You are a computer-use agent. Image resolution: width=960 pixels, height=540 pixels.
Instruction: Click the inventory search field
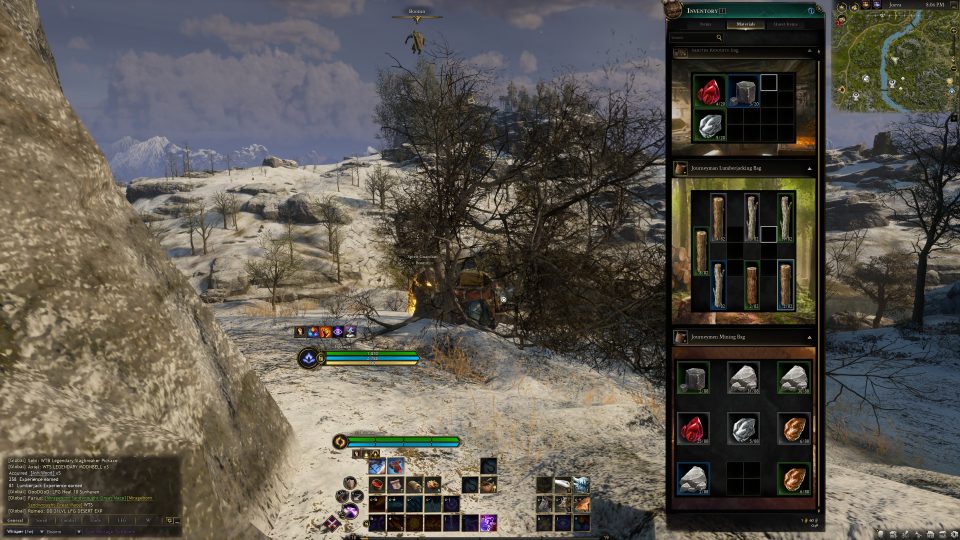click(696, 37)
